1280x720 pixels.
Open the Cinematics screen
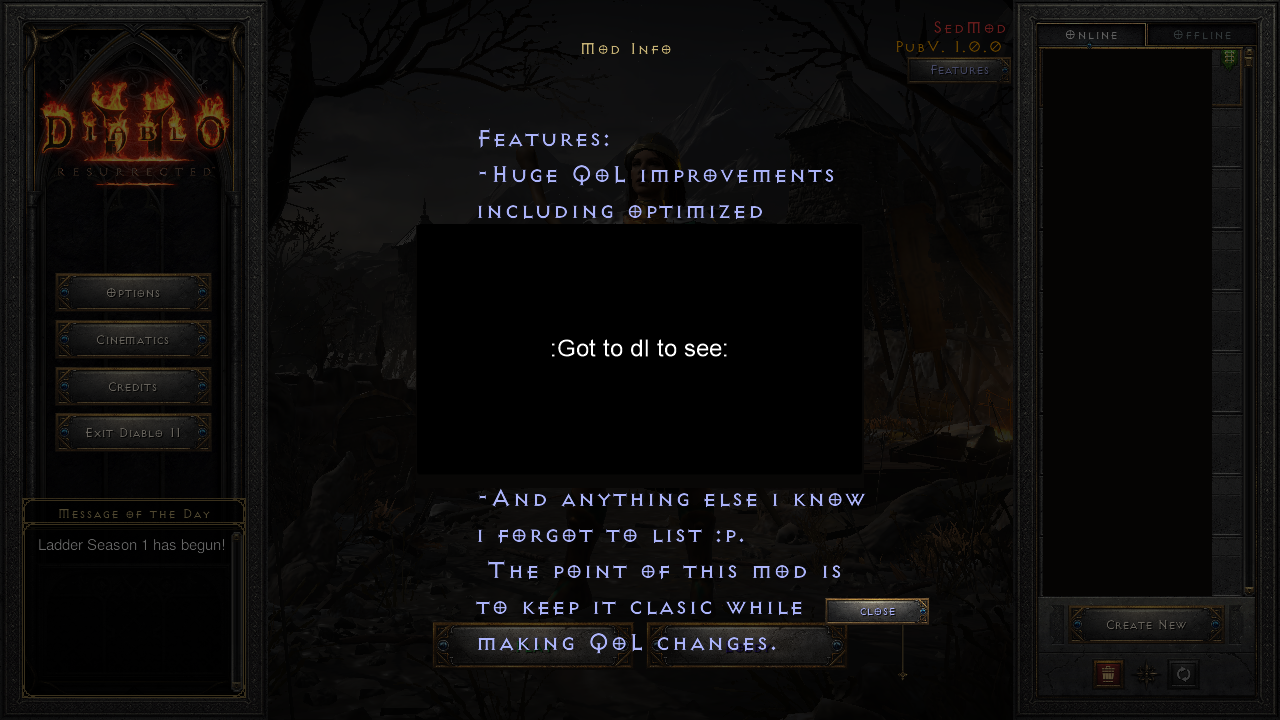[133, 339]
